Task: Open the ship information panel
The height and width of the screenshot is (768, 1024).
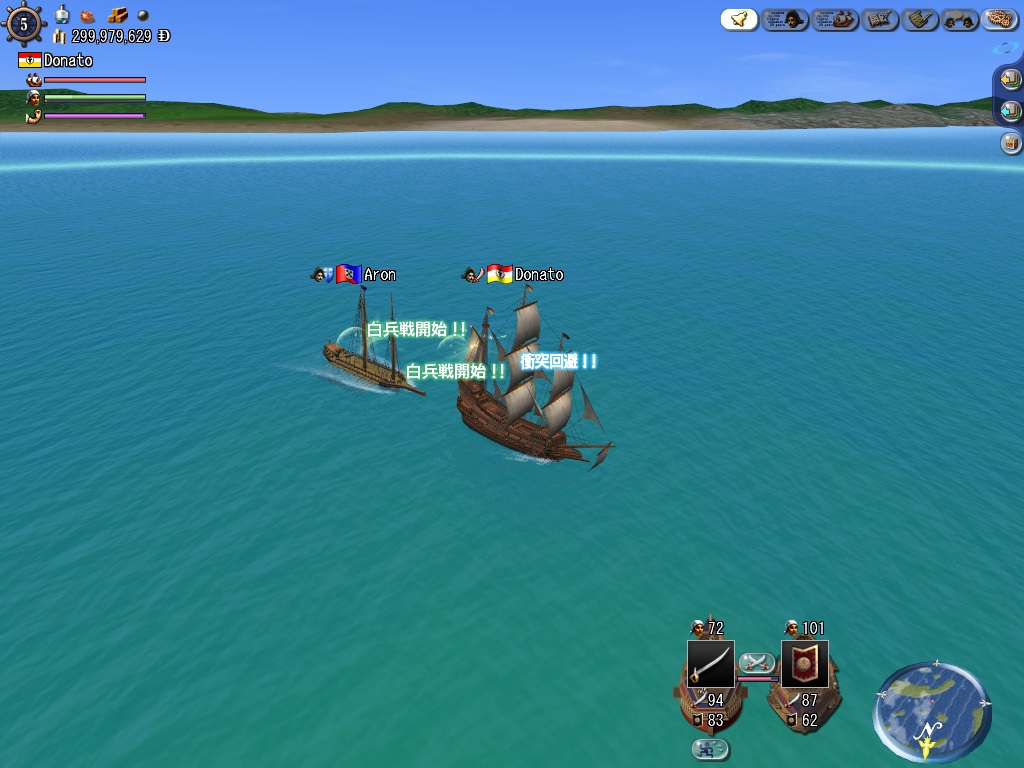Action: (835, 19)
